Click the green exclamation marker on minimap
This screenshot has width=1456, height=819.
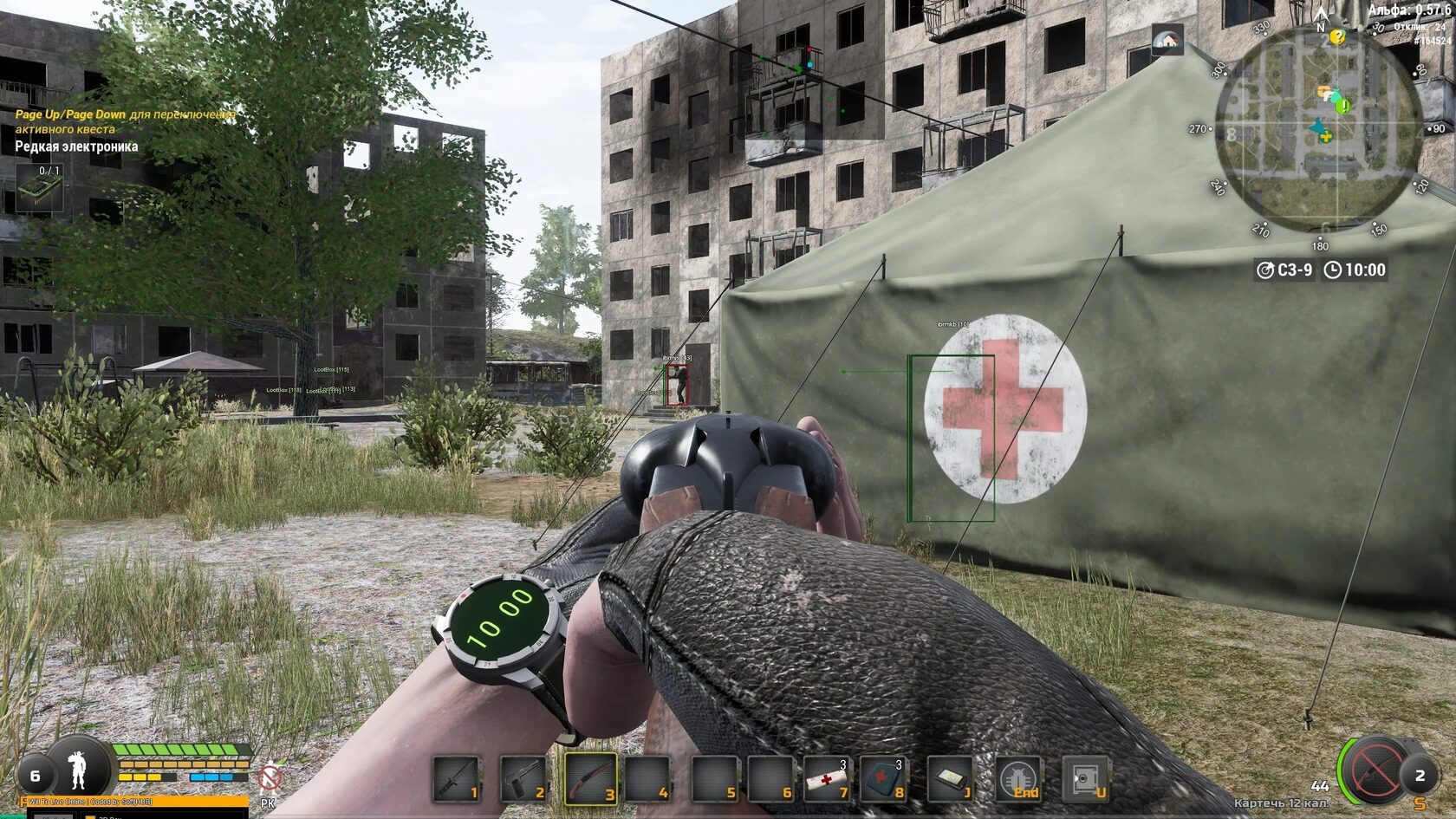1343,106
